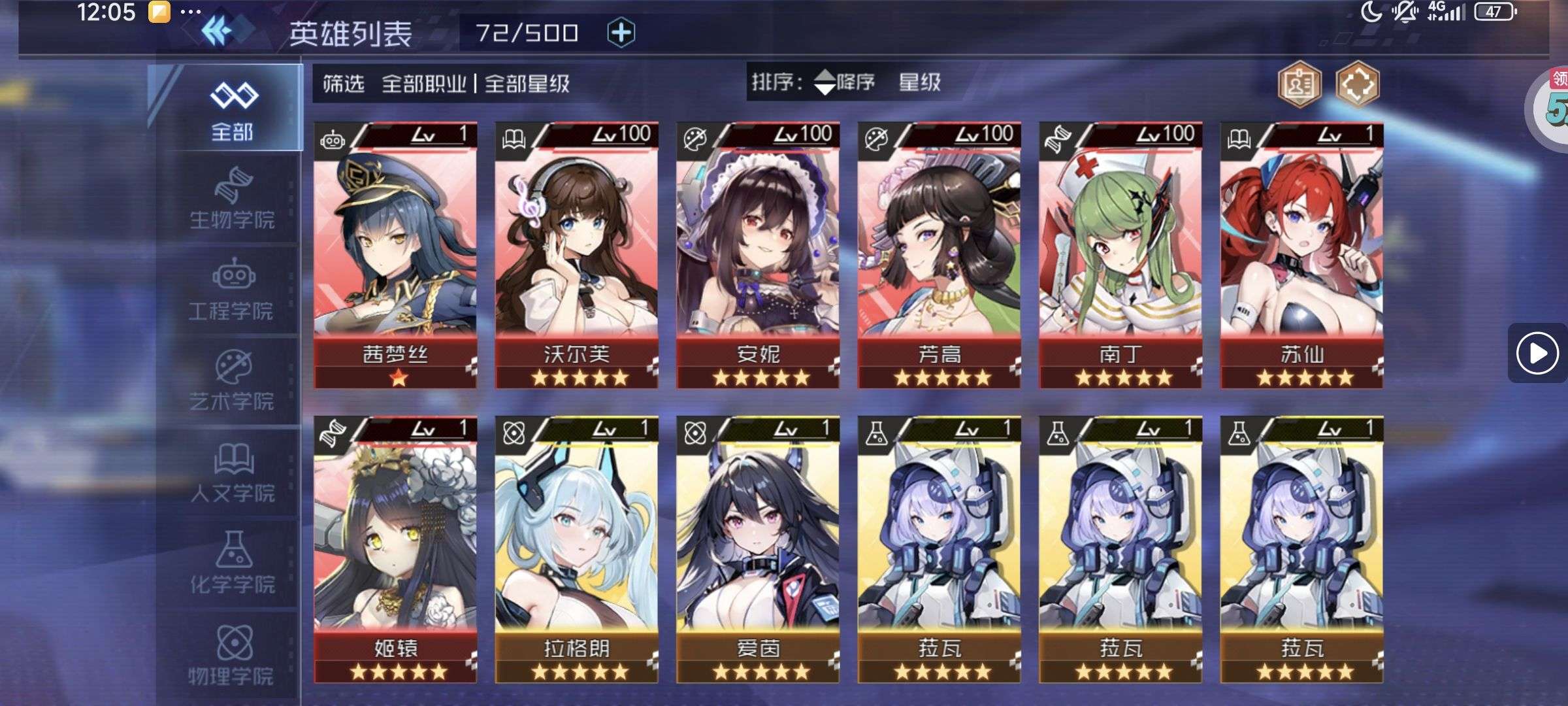
Task: Change the 星级 sort criterion
Action: click(919, 82)
